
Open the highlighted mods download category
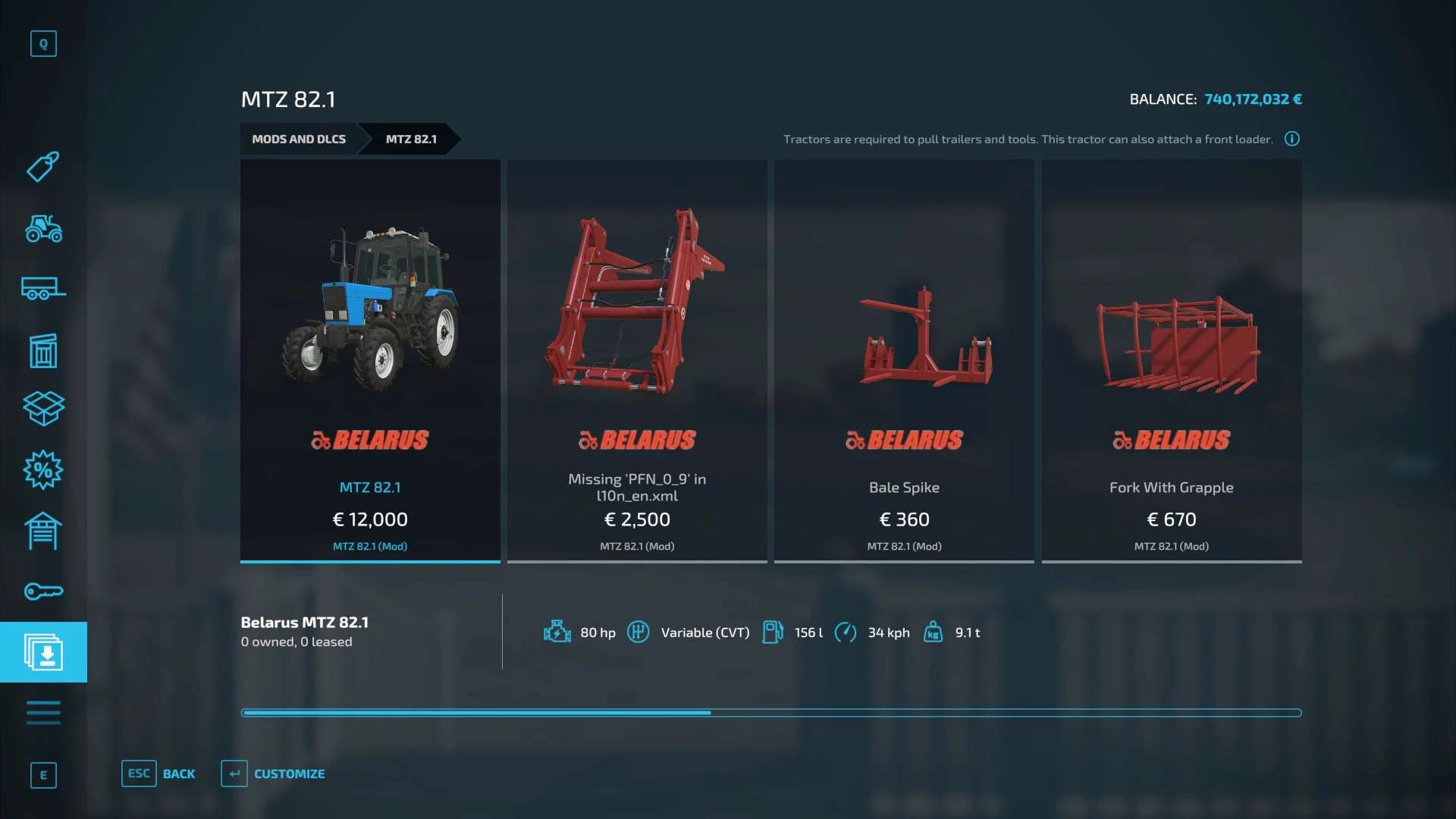click(x=43, y=652)
